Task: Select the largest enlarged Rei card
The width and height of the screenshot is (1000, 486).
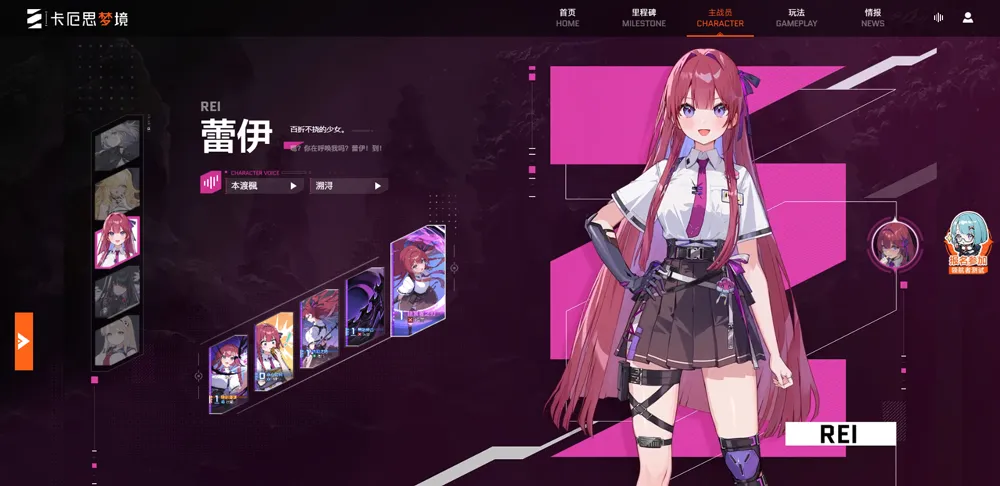Action: pos(418,280)
